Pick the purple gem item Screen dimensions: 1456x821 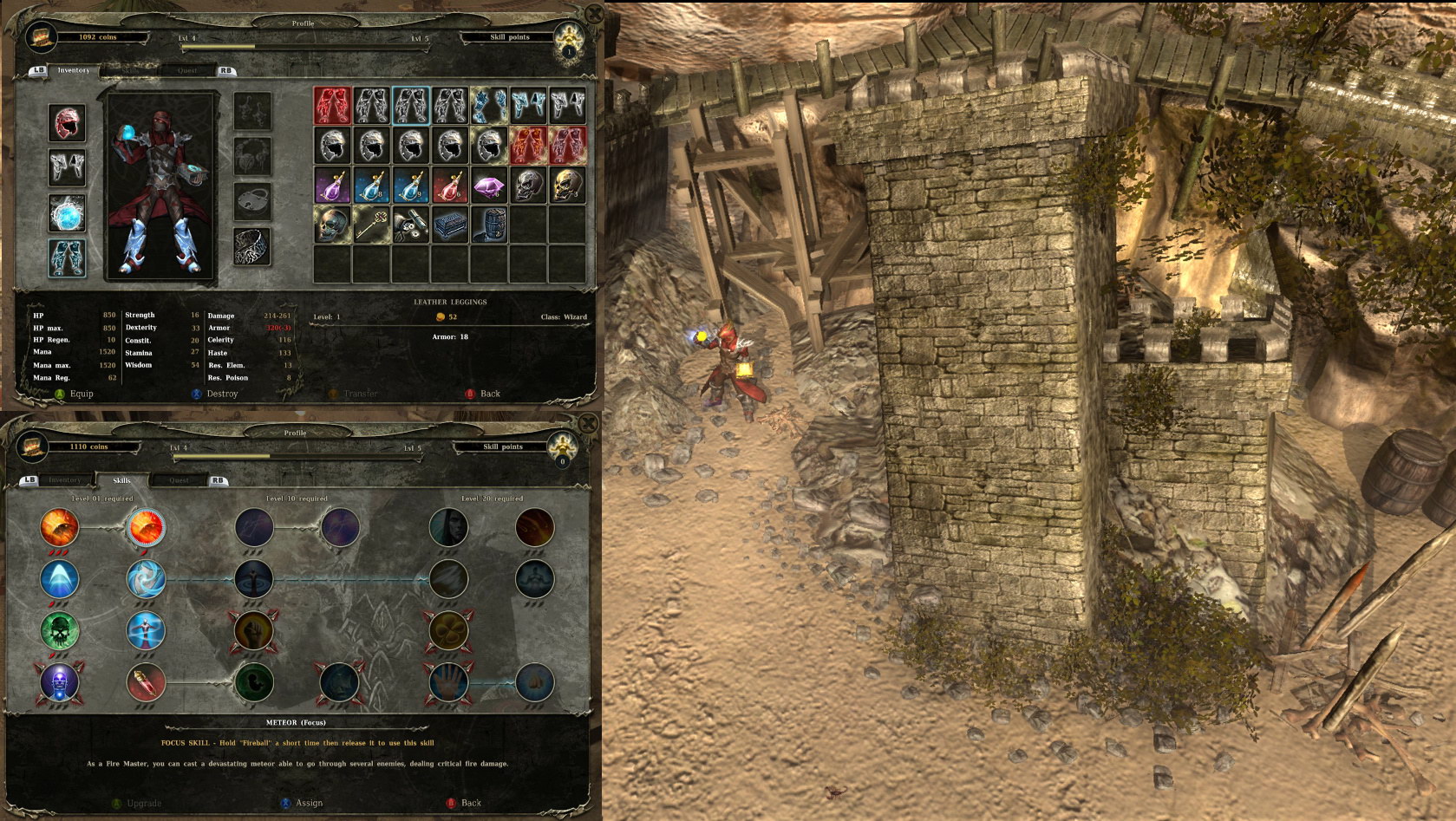(489, 186)
